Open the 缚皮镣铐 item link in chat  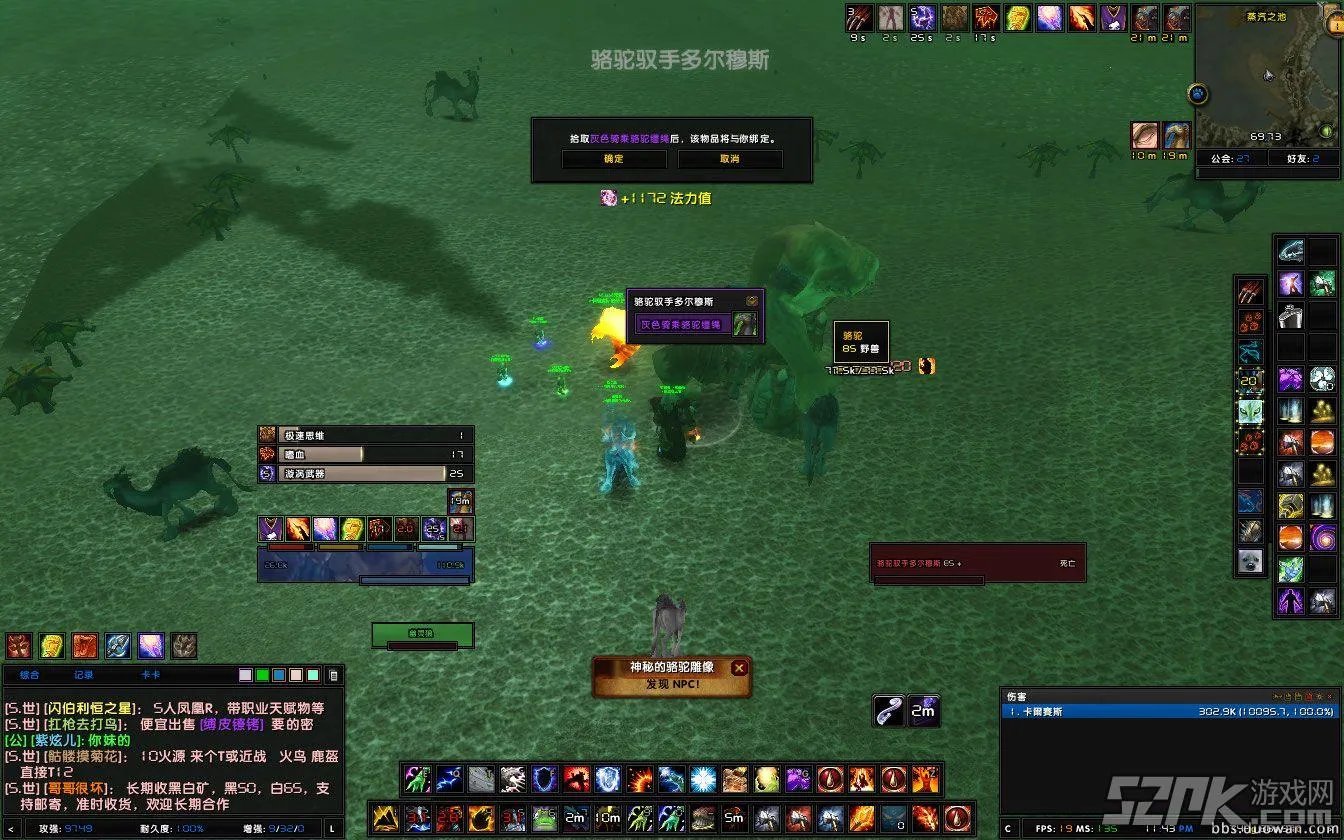pos(234,724)
